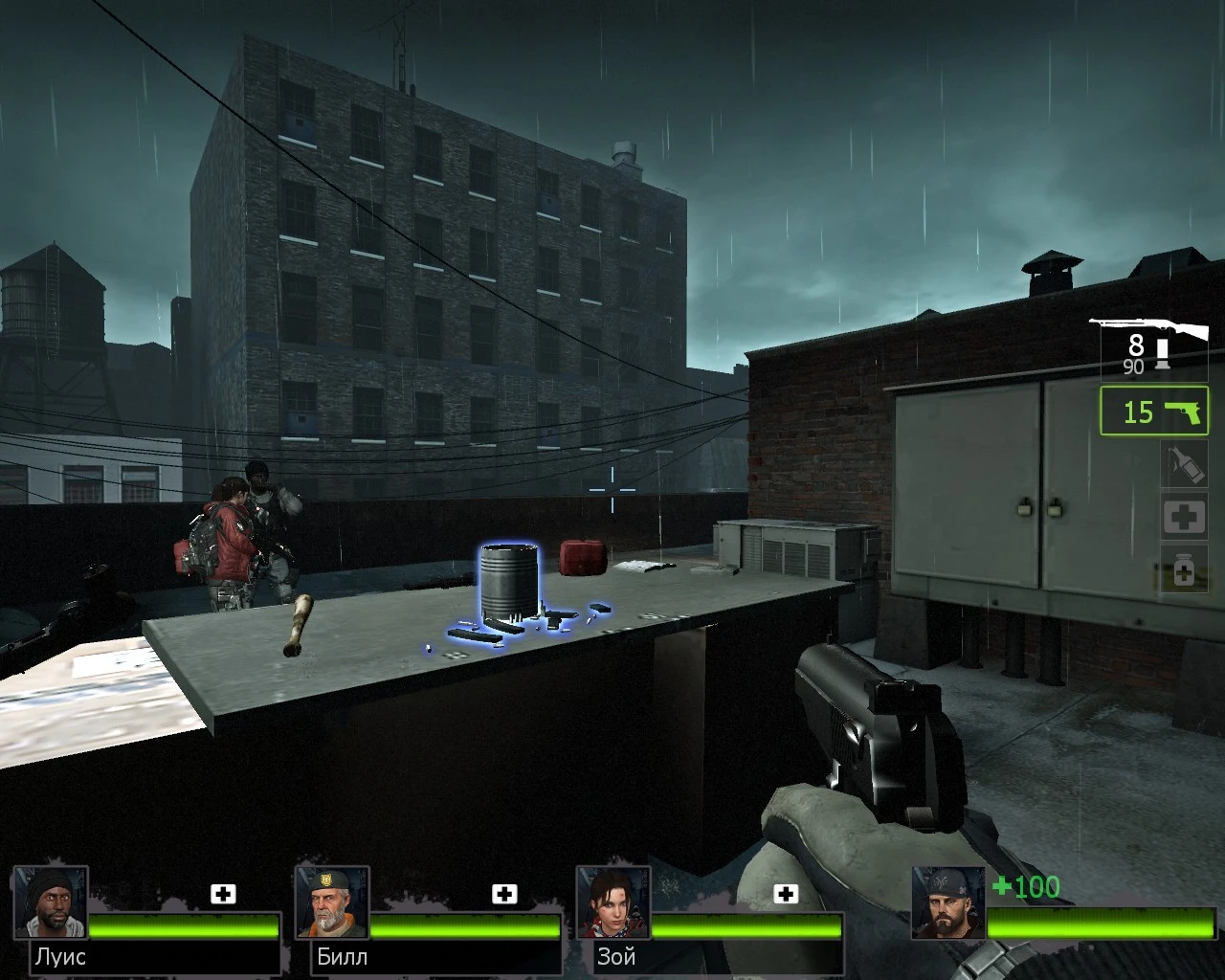Click the medkit plus icon above Зой
1225x980 pixels.
[x=787, y=894]
